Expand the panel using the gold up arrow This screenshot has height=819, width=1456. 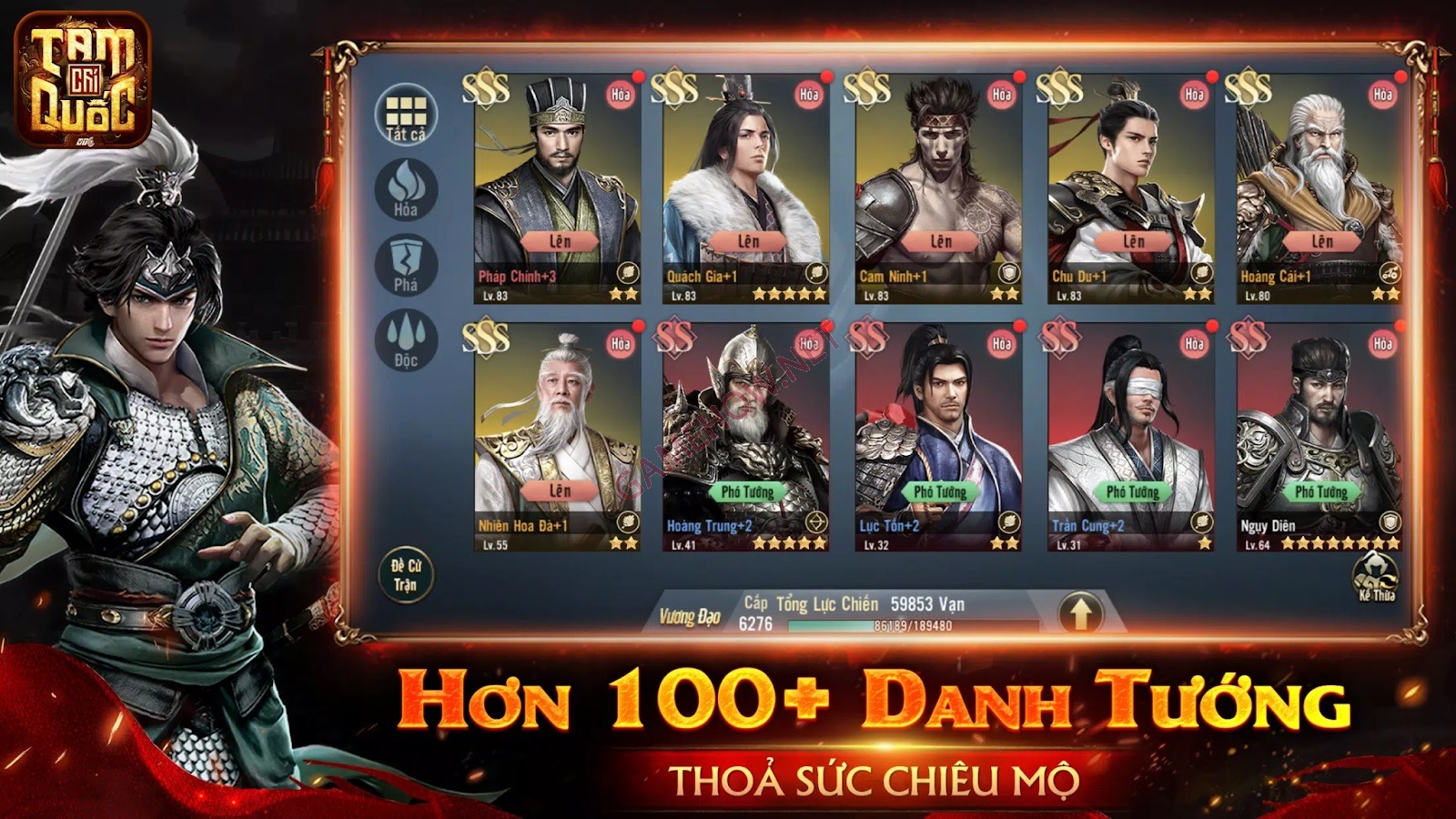coord(1079,613)
